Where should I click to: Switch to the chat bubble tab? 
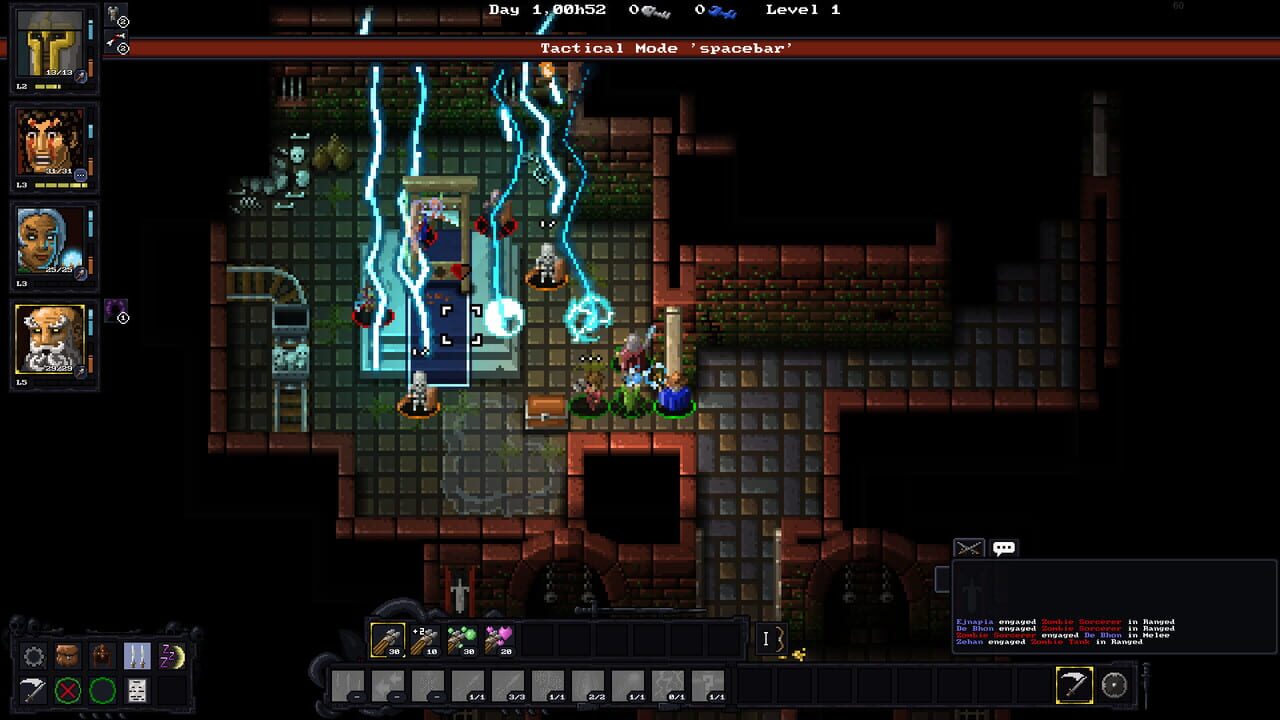[x=1004, y=547]
